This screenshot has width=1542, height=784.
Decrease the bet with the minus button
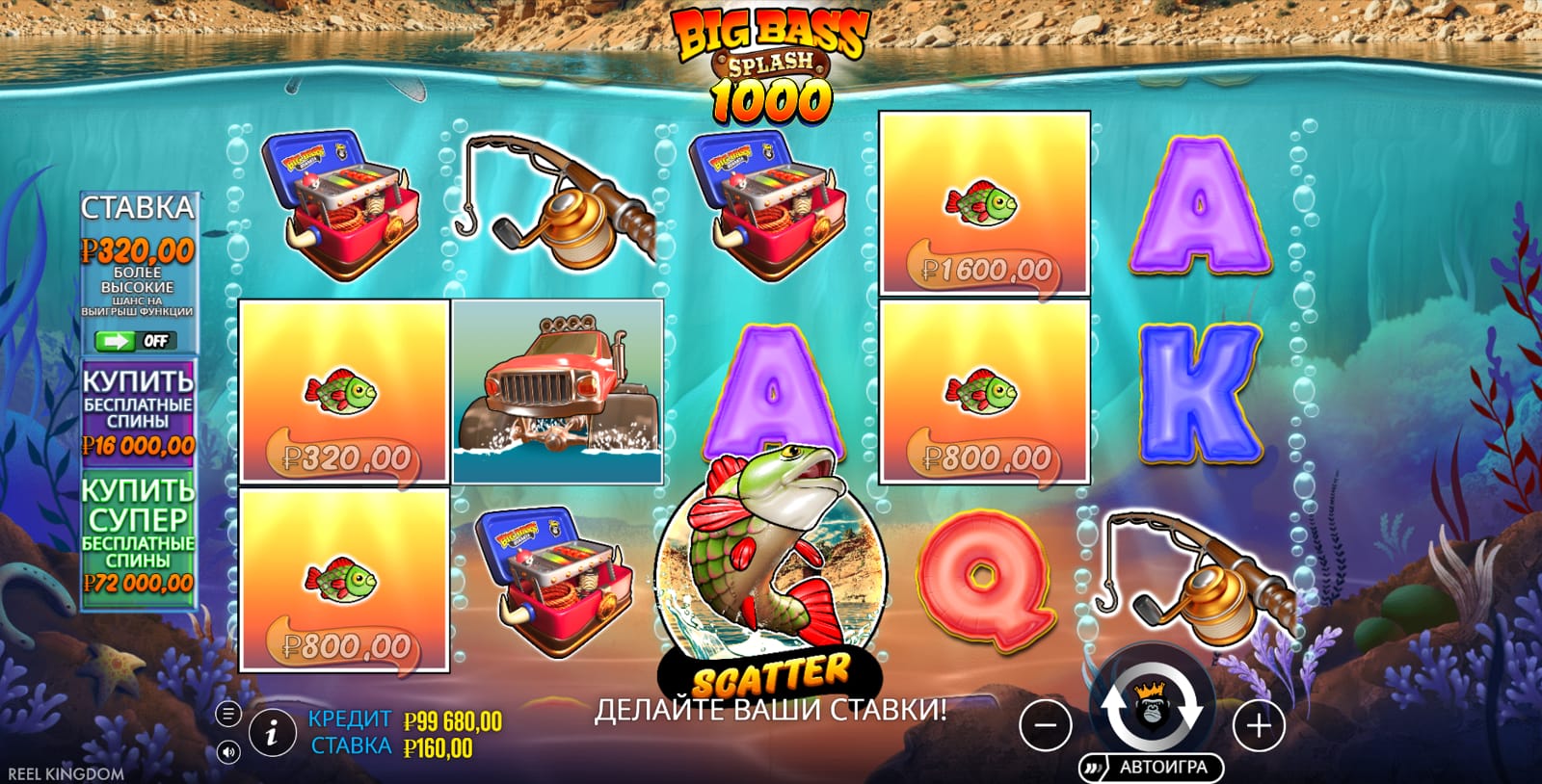pyautogui.click(x=1046, y=725)
